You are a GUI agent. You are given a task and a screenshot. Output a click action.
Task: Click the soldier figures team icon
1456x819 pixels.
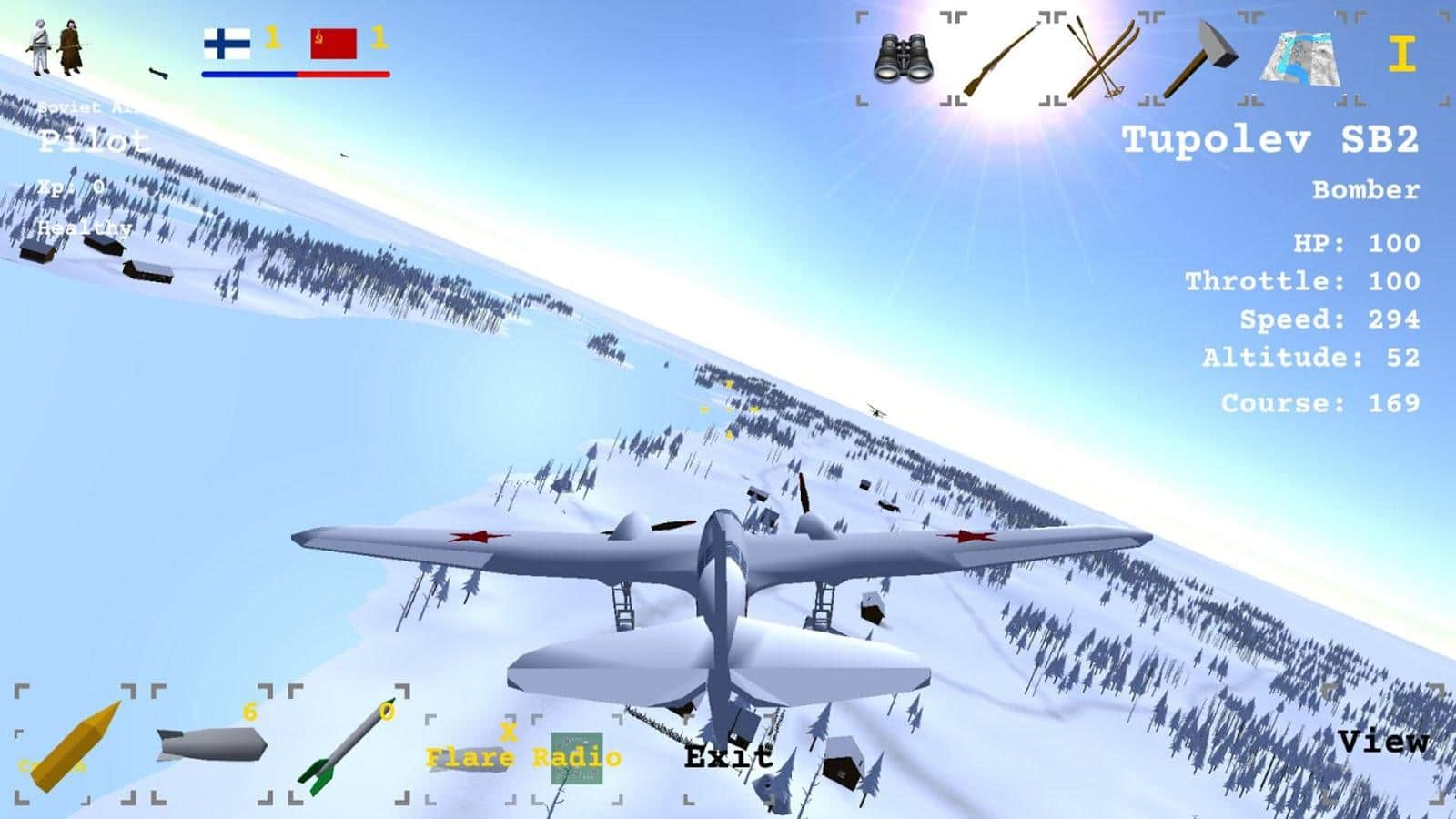pyautogui.click(x=56, y=47)
